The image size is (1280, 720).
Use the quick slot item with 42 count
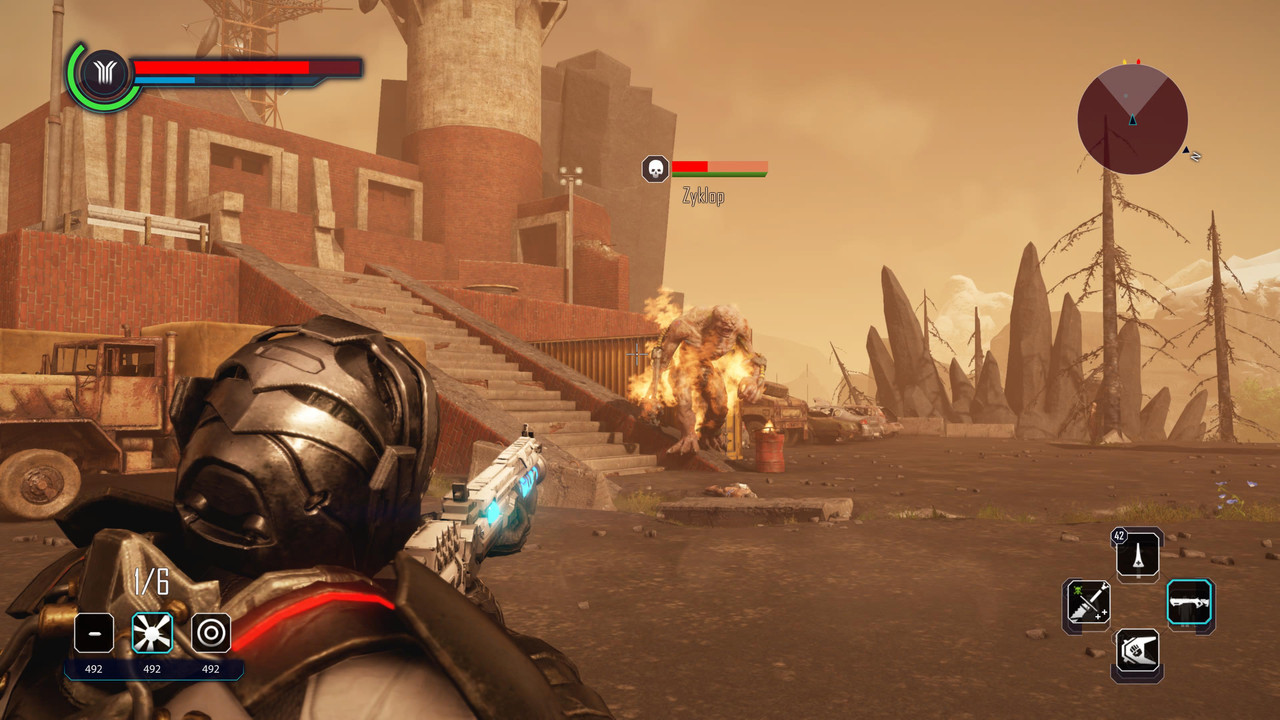click(1138, 554)
